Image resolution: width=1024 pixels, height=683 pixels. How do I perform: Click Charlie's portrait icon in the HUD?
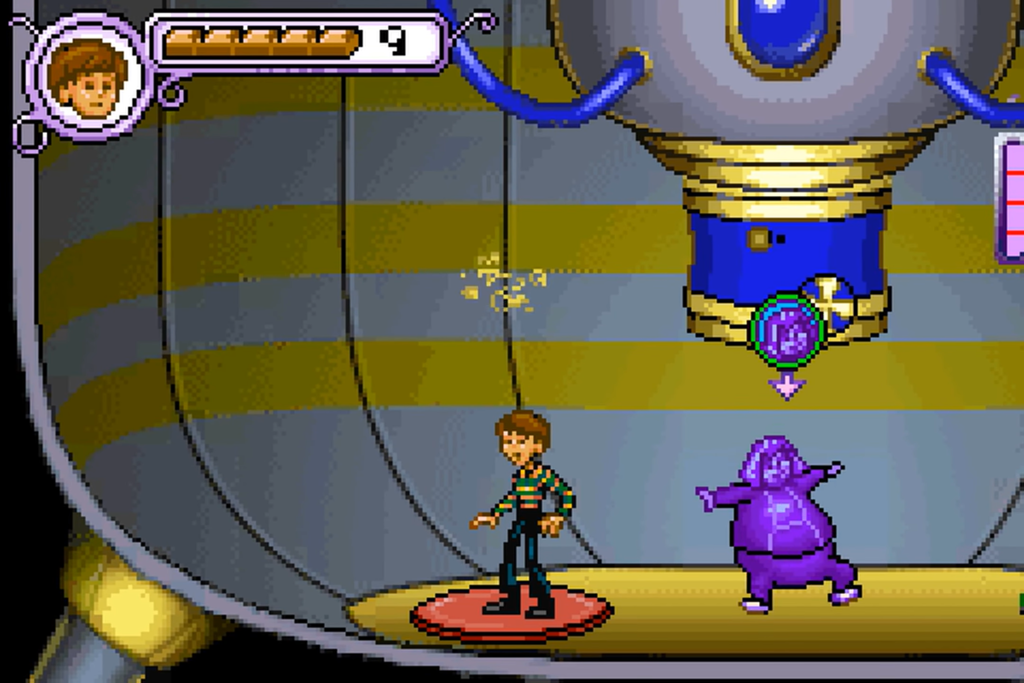click(90, 77)
